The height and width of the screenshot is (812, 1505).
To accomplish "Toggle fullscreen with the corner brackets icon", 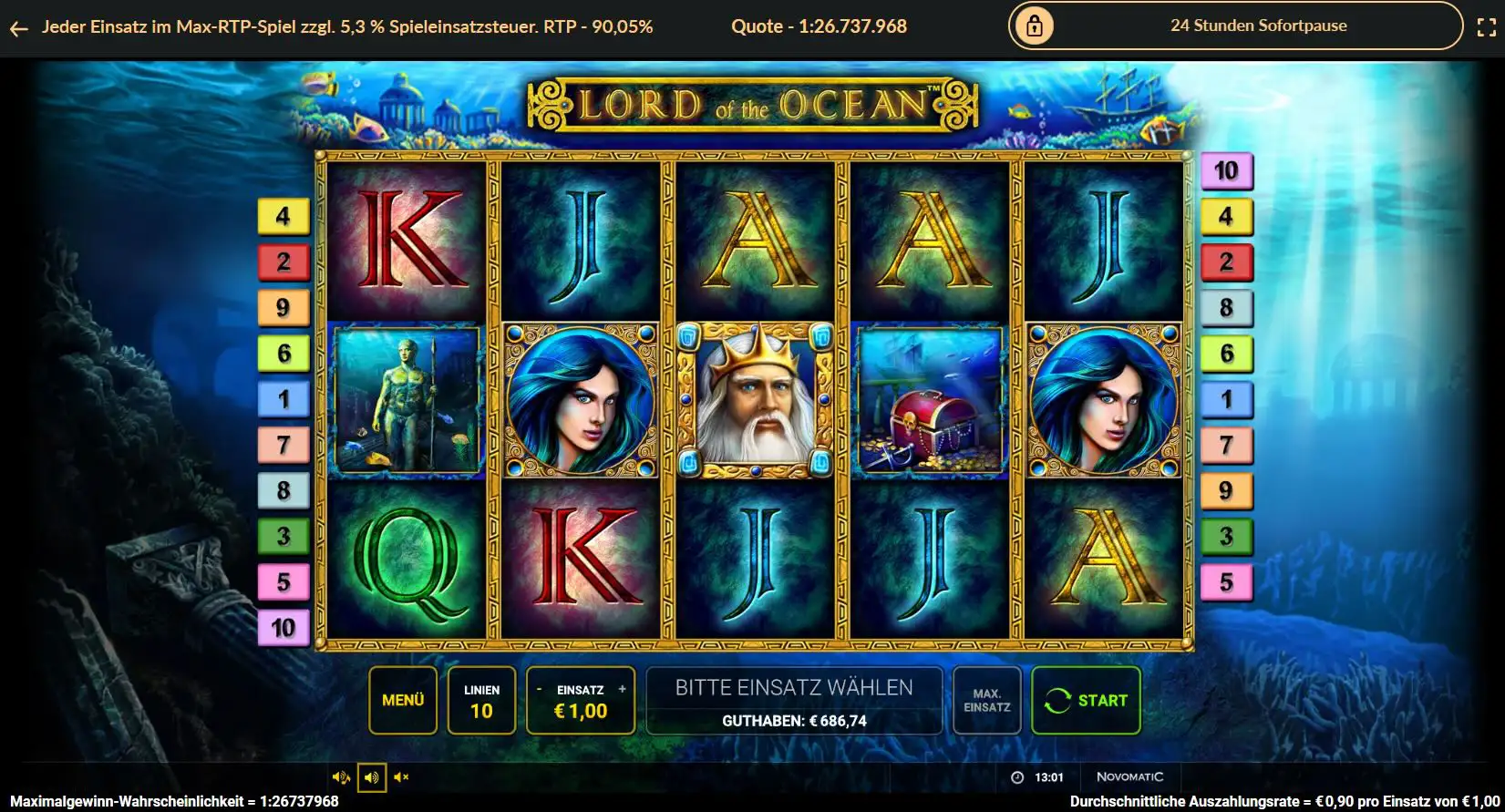I will coord(1486,27).
